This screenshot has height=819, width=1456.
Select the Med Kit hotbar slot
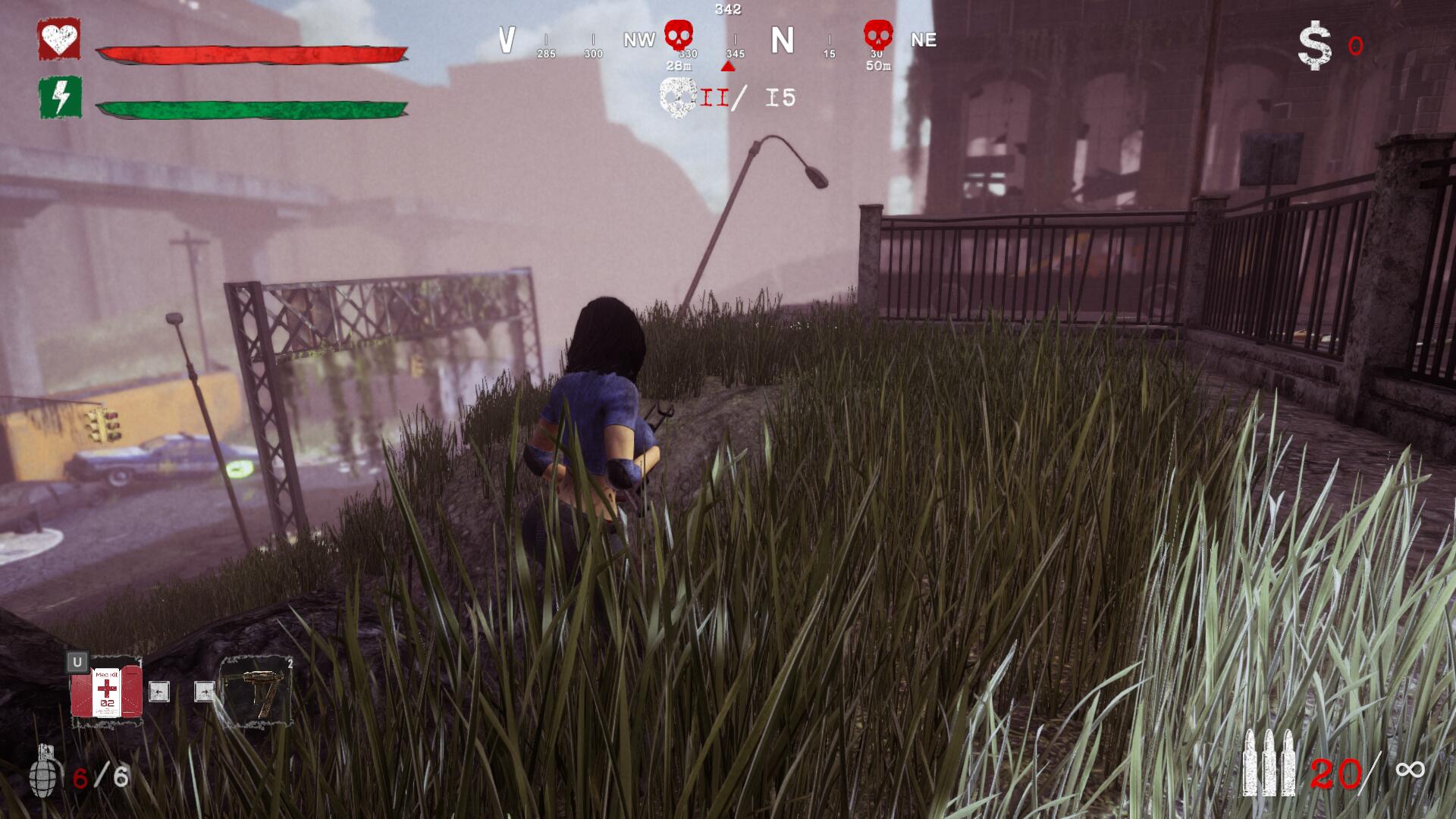tap(106, 692)
